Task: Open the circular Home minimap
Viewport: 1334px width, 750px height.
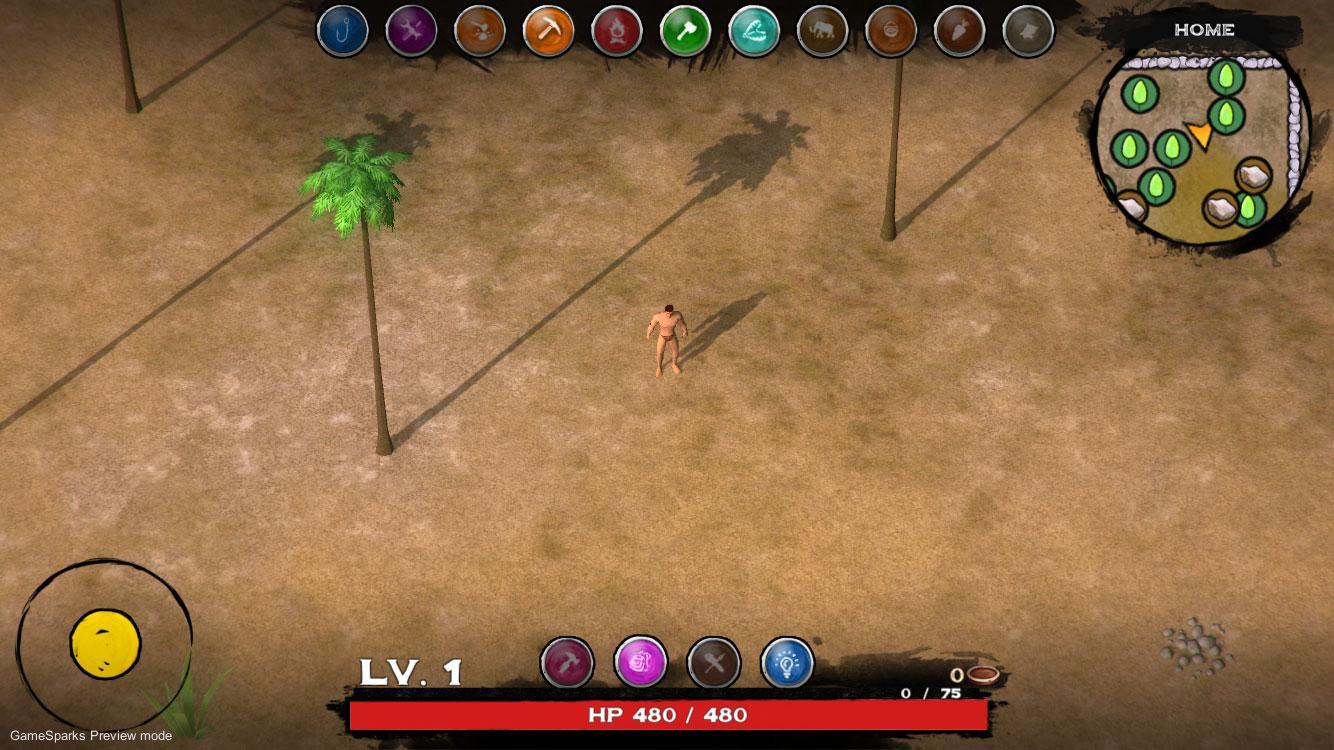Action: [1200, 142]
